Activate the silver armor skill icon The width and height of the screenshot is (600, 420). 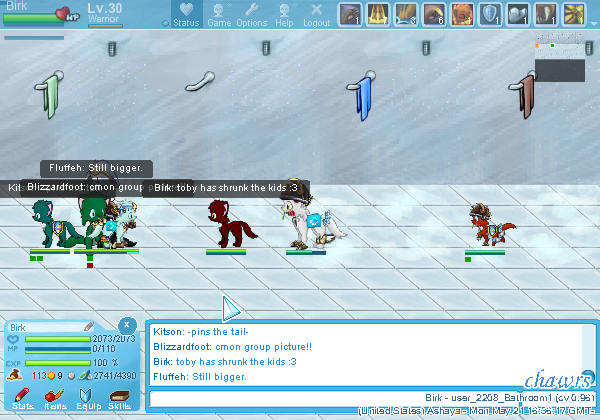pos(518,14)
